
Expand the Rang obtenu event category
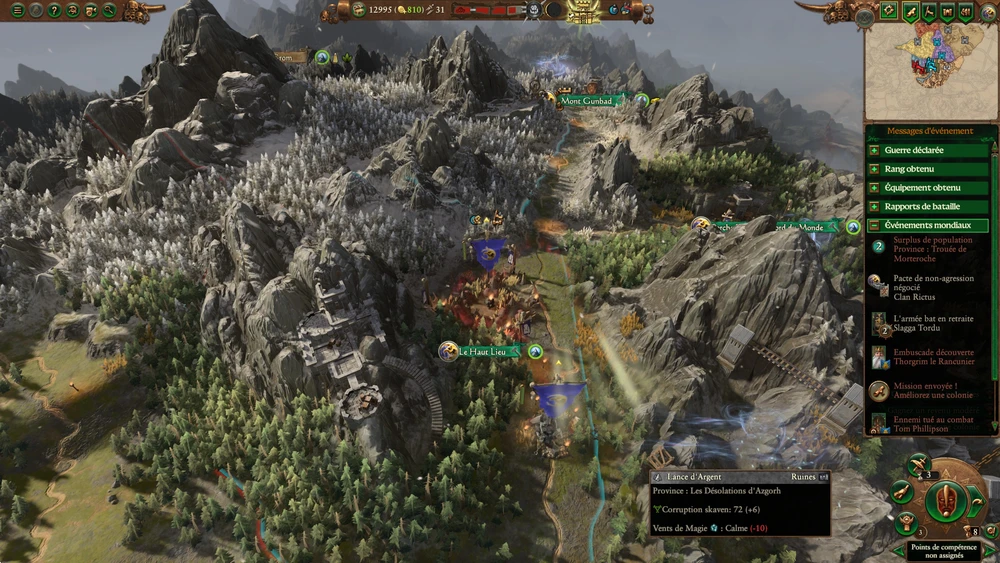click(929, 169)
